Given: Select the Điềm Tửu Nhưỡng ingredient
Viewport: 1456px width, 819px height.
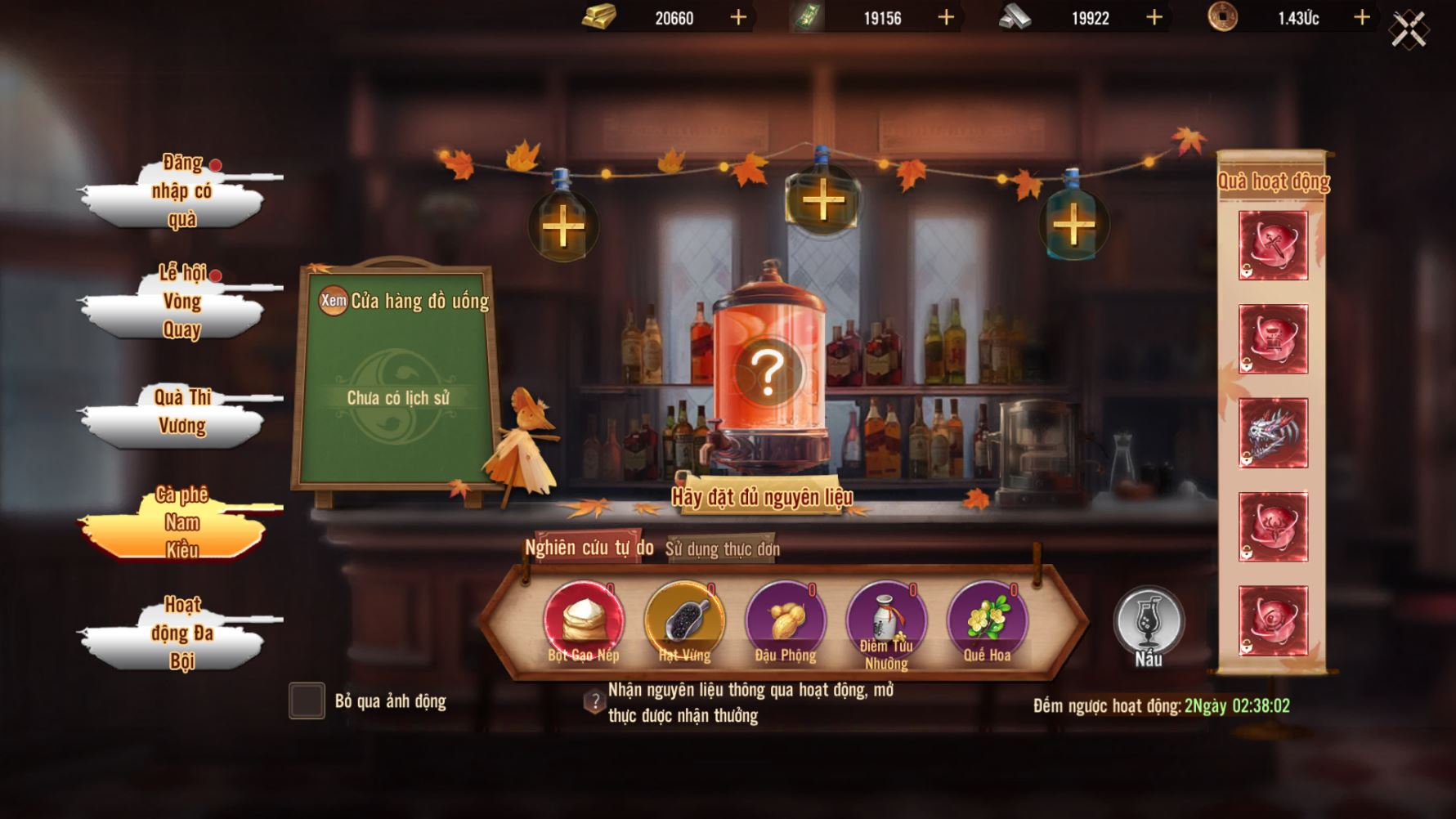Looking at the screenshot, I should (886, 621).
